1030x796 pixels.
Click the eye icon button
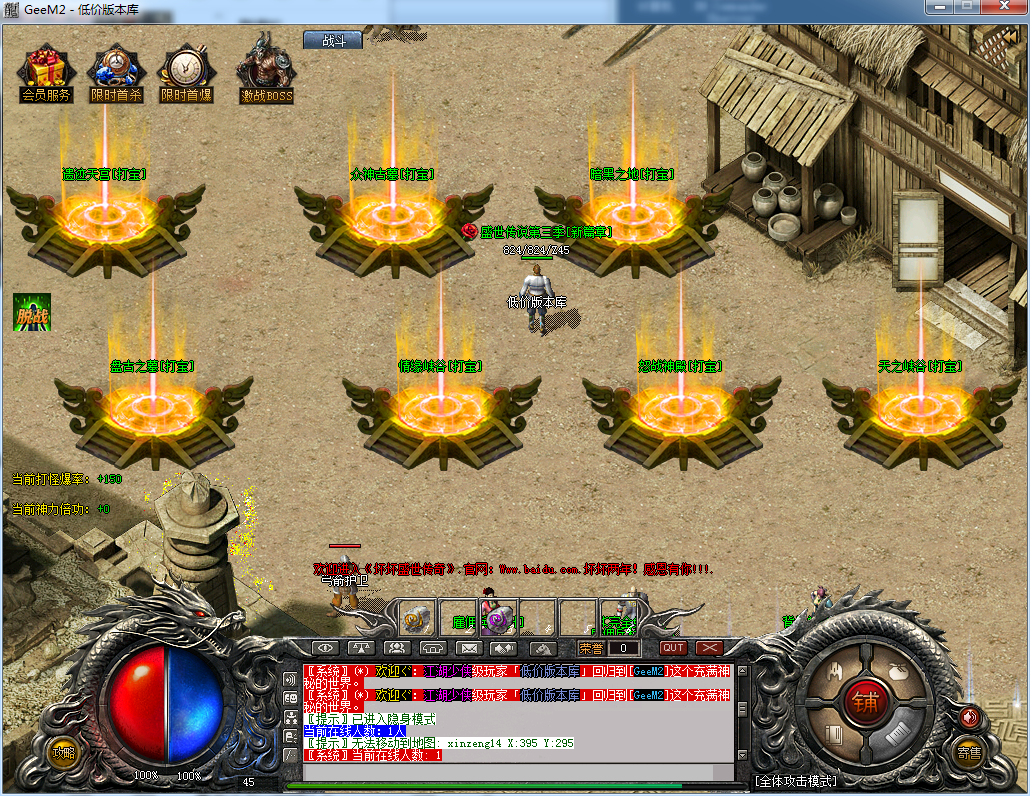[326, 648]
